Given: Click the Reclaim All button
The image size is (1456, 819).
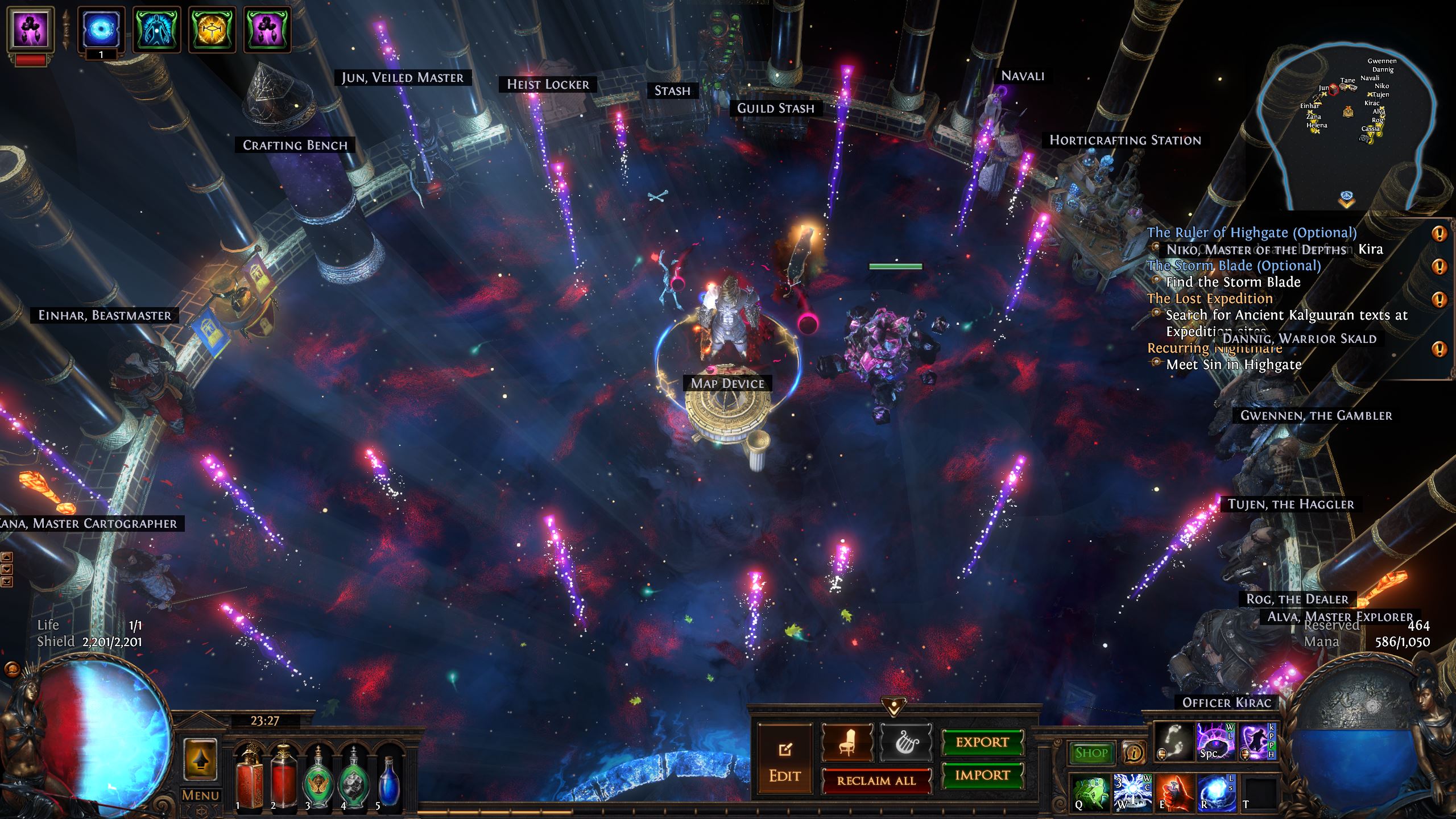Looking at the screenshot, I should pyautogui.click(x=876, y=781).
